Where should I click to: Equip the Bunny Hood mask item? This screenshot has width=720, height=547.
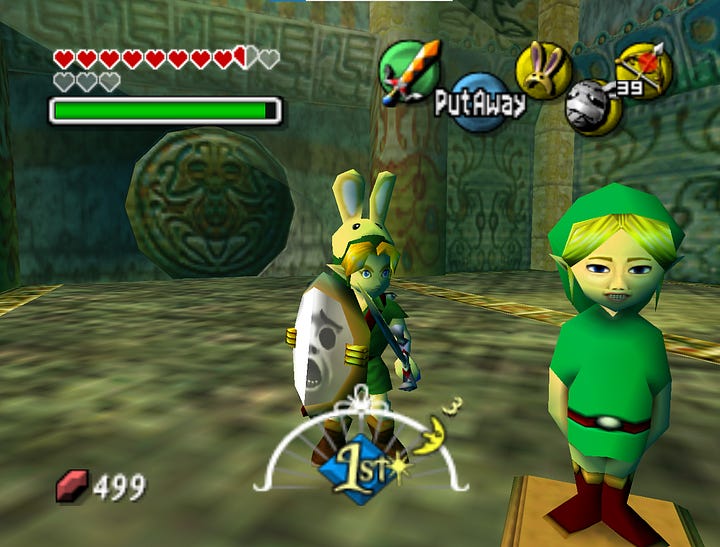(543, 69)
